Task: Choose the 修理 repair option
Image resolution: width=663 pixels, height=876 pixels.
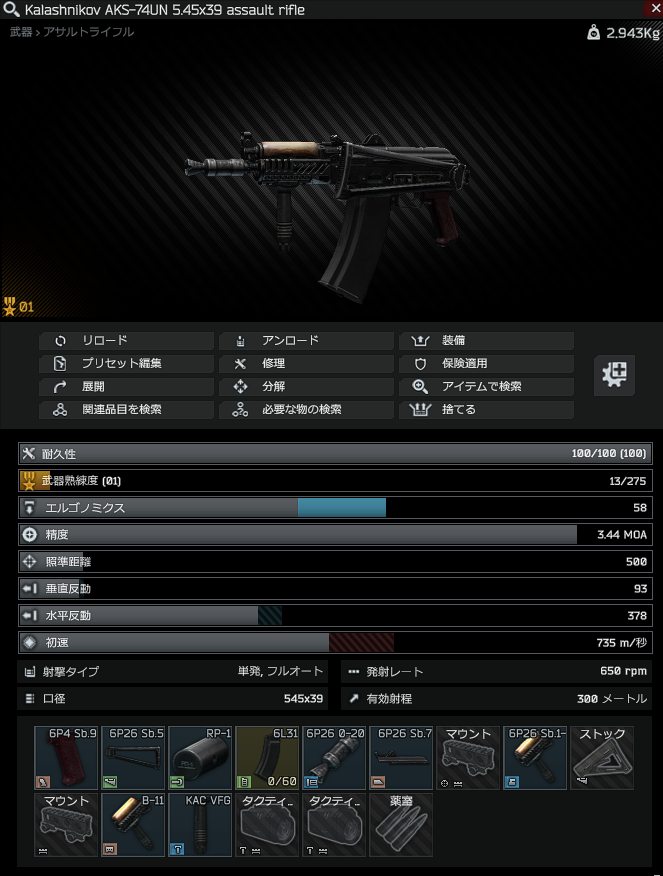Action: [307, 364]
